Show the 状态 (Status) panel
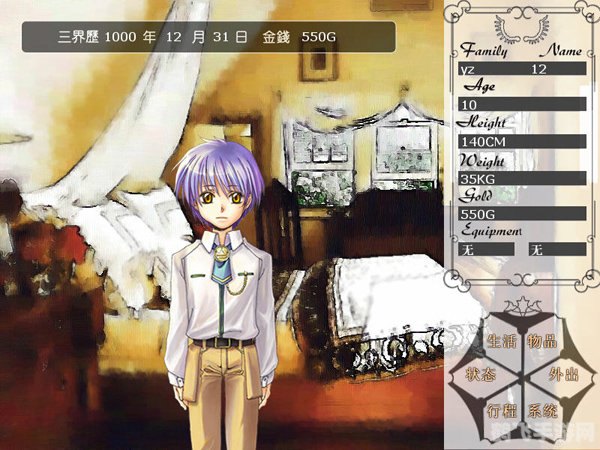The image size is (600, 450). [480, 375]
